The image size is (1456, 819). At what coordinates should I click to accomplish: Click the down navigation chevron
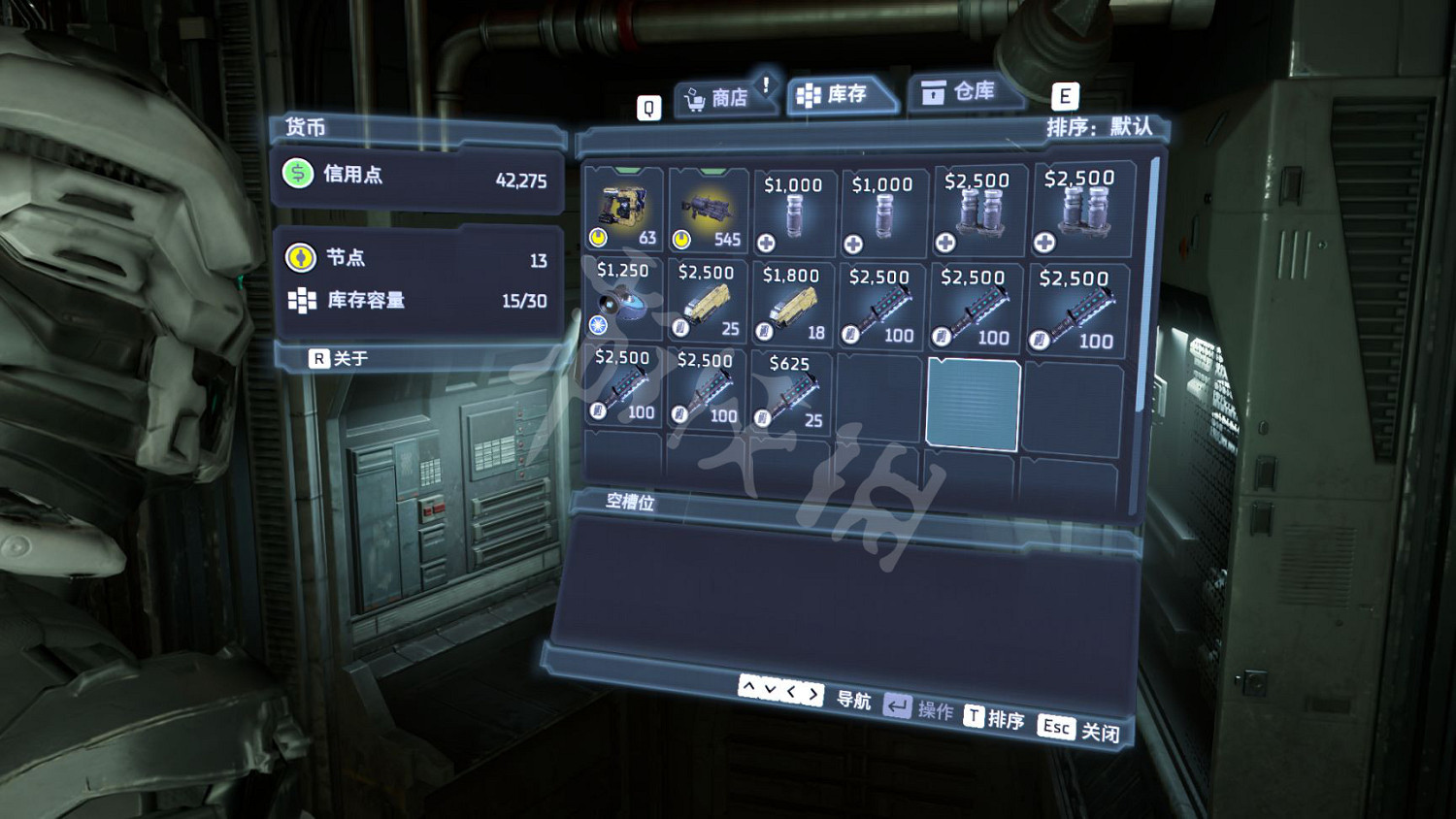click(770, 691)
